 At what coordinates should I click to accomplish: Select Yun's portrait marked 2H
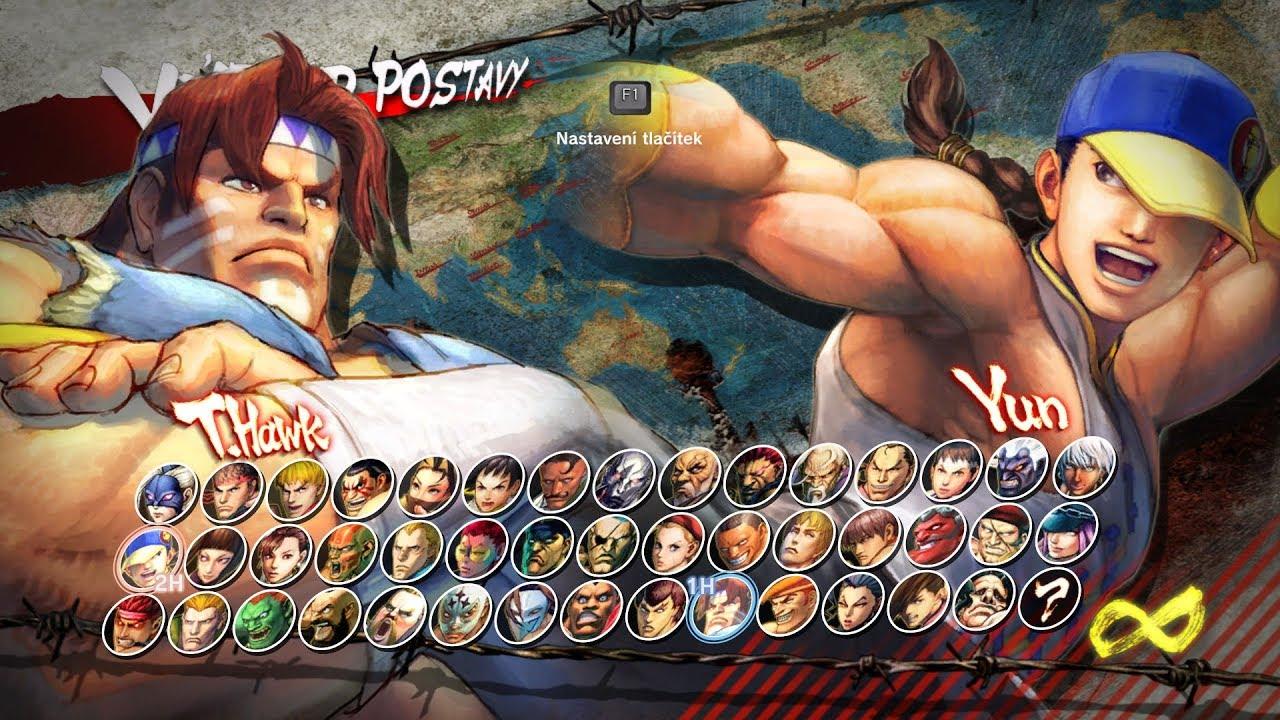click(x=150, y=555)
